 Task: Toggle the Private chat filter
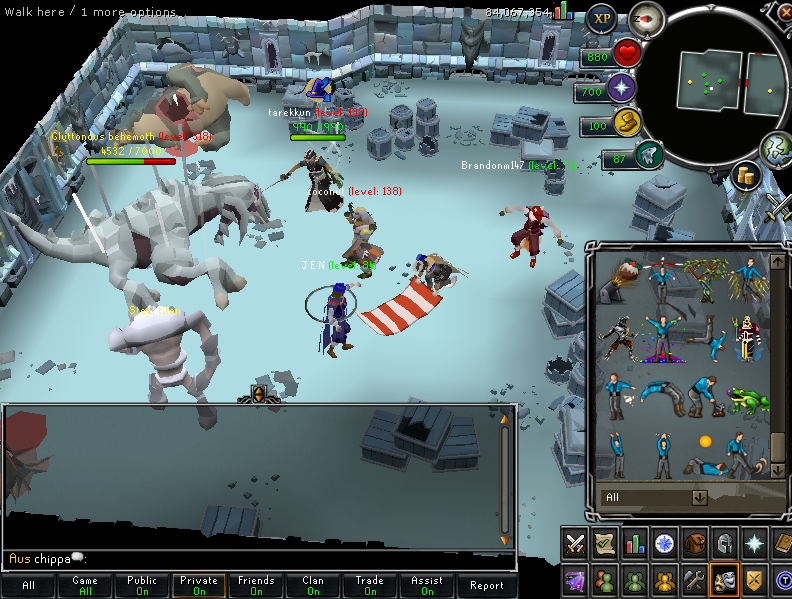(x=199, y=586)
